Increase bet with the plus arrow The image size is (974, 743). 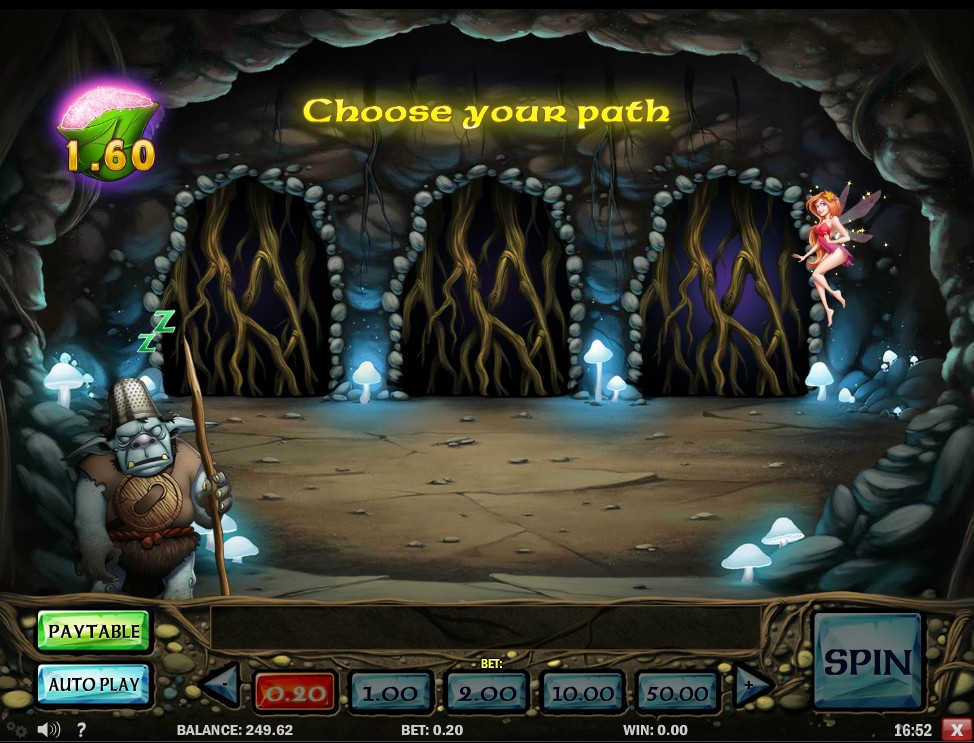pyautogui.click(x=752, y=686)
